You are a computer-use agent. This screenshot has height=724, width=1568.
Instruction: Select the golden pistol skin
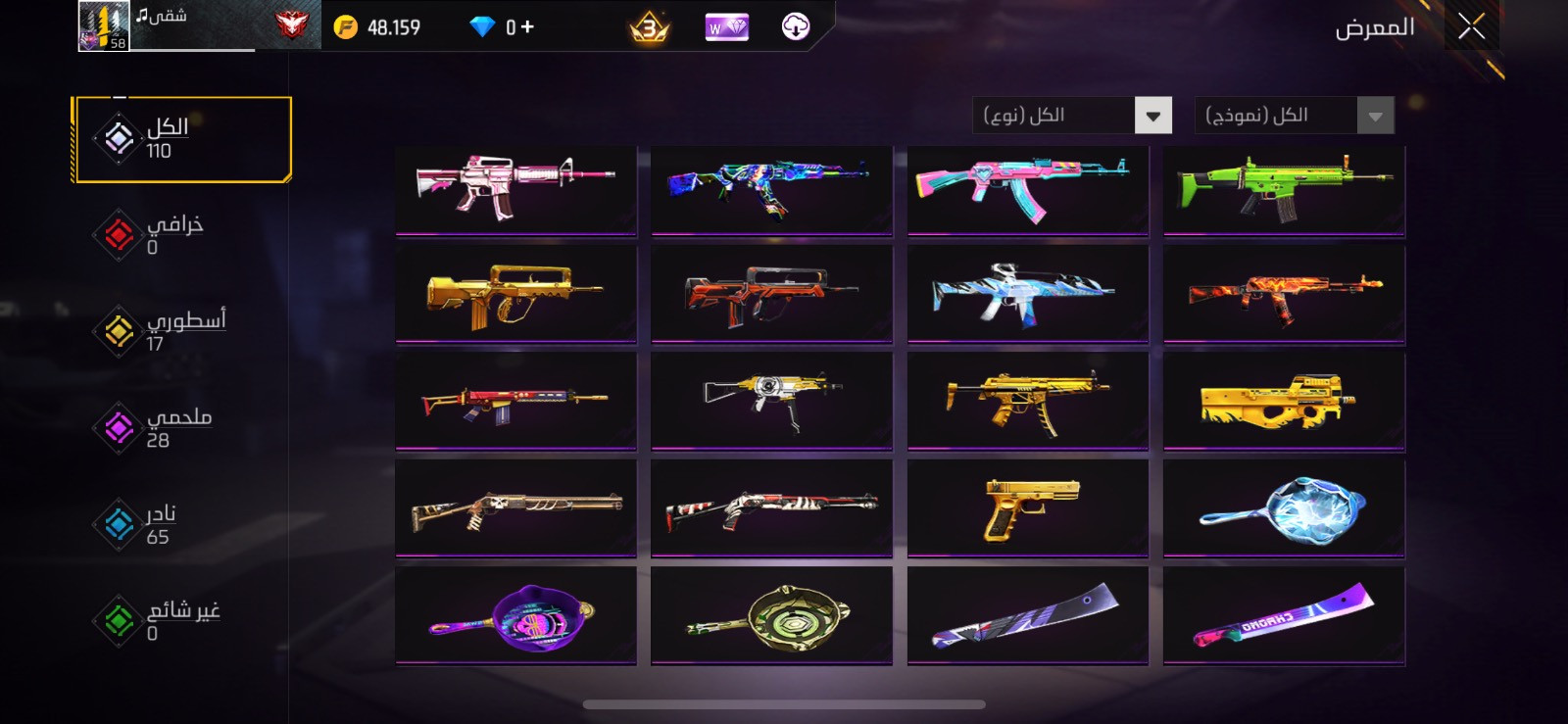tap(1028, 507)
